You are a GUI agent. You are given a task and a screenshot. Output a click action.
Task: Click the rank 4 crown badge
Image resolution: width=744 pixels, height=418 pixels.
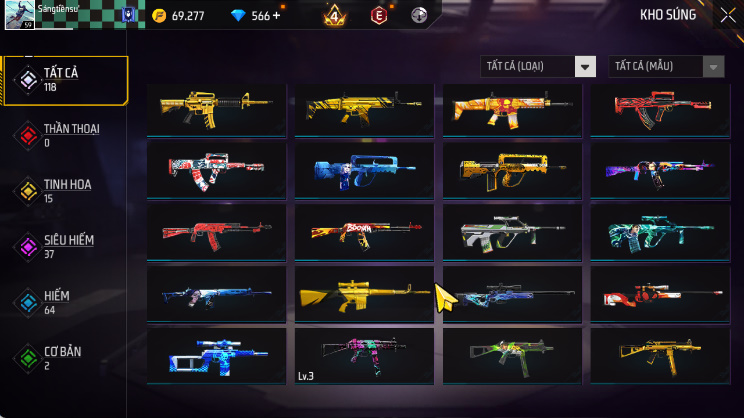(x=334, y=16)
